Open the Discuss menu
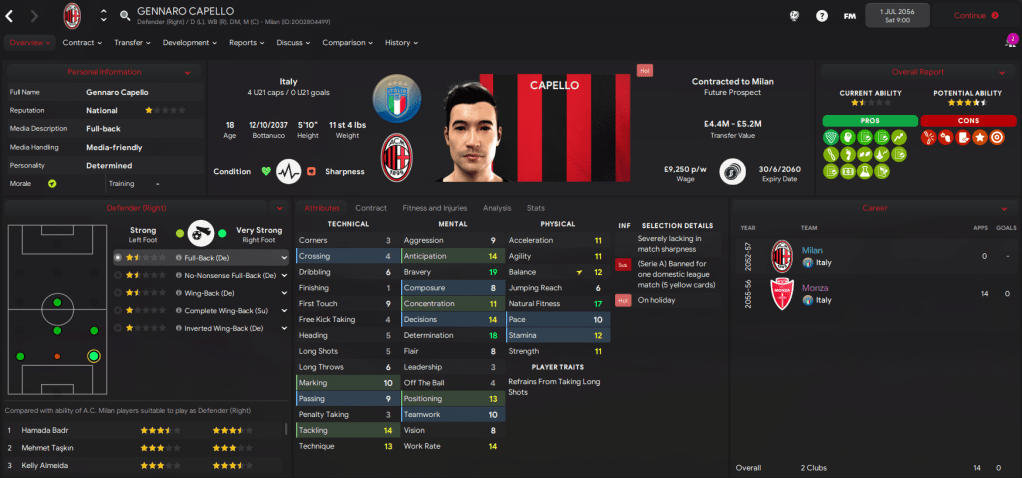The width and height of the screenshot is (1022, 478). tap(293, 43)
